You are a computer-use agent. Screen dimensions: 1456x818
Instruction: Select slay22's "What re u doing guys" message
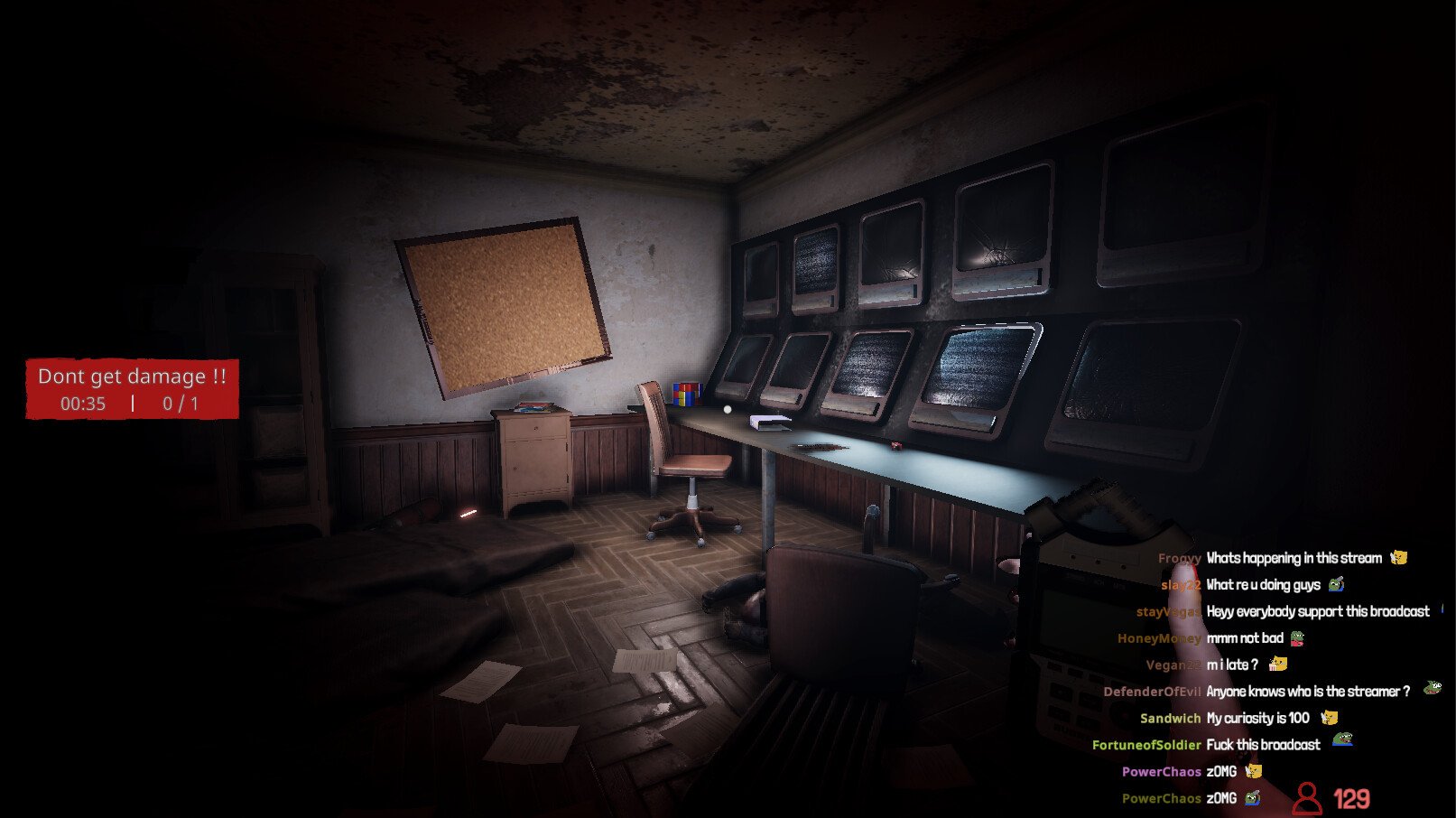click(1262, 585)
